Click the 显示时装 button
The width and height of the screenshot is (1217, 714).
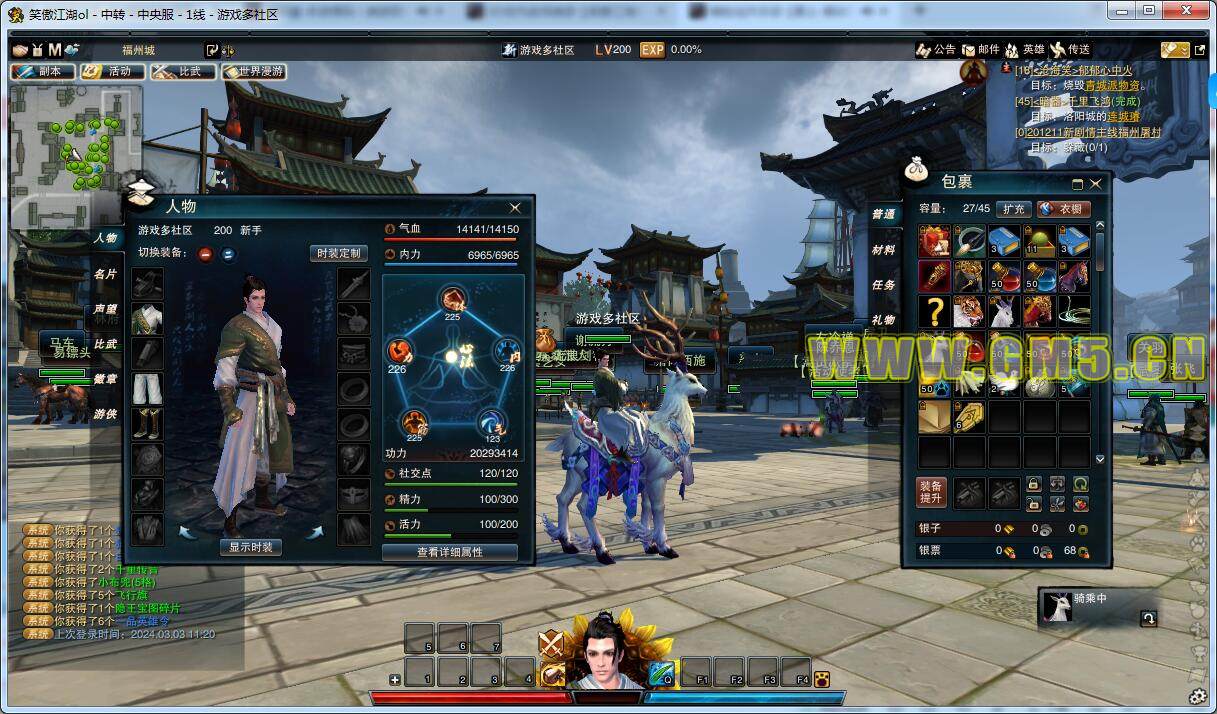tap(250, 547)
